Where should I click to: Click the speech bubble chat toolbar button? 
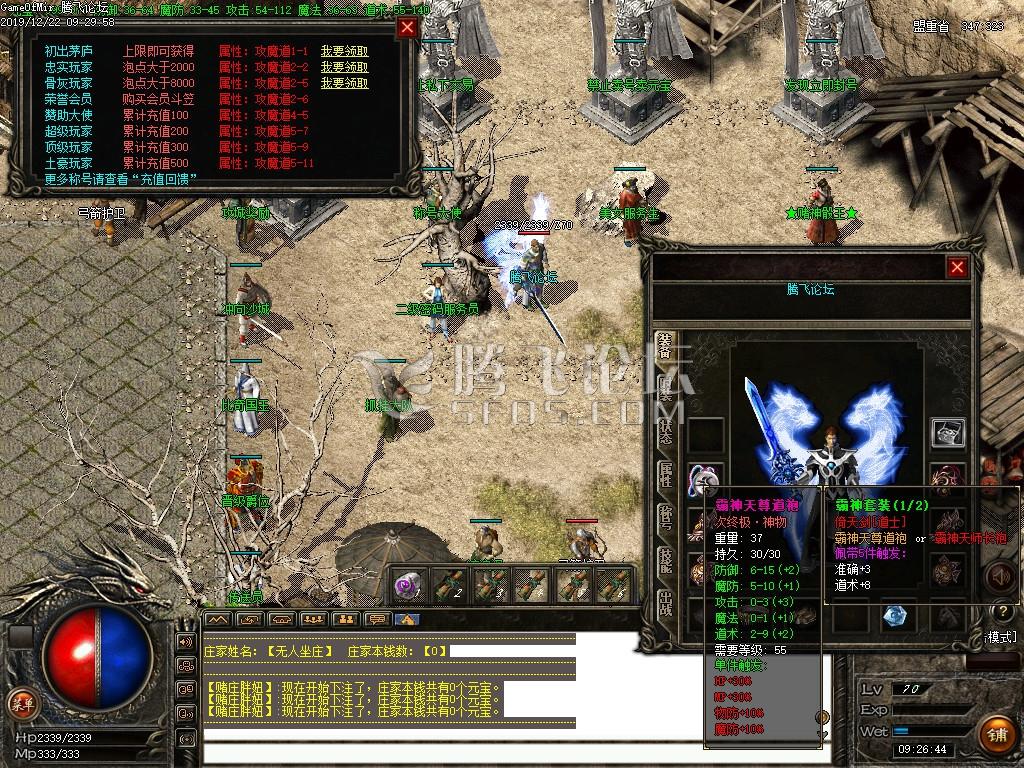[376, 619]
